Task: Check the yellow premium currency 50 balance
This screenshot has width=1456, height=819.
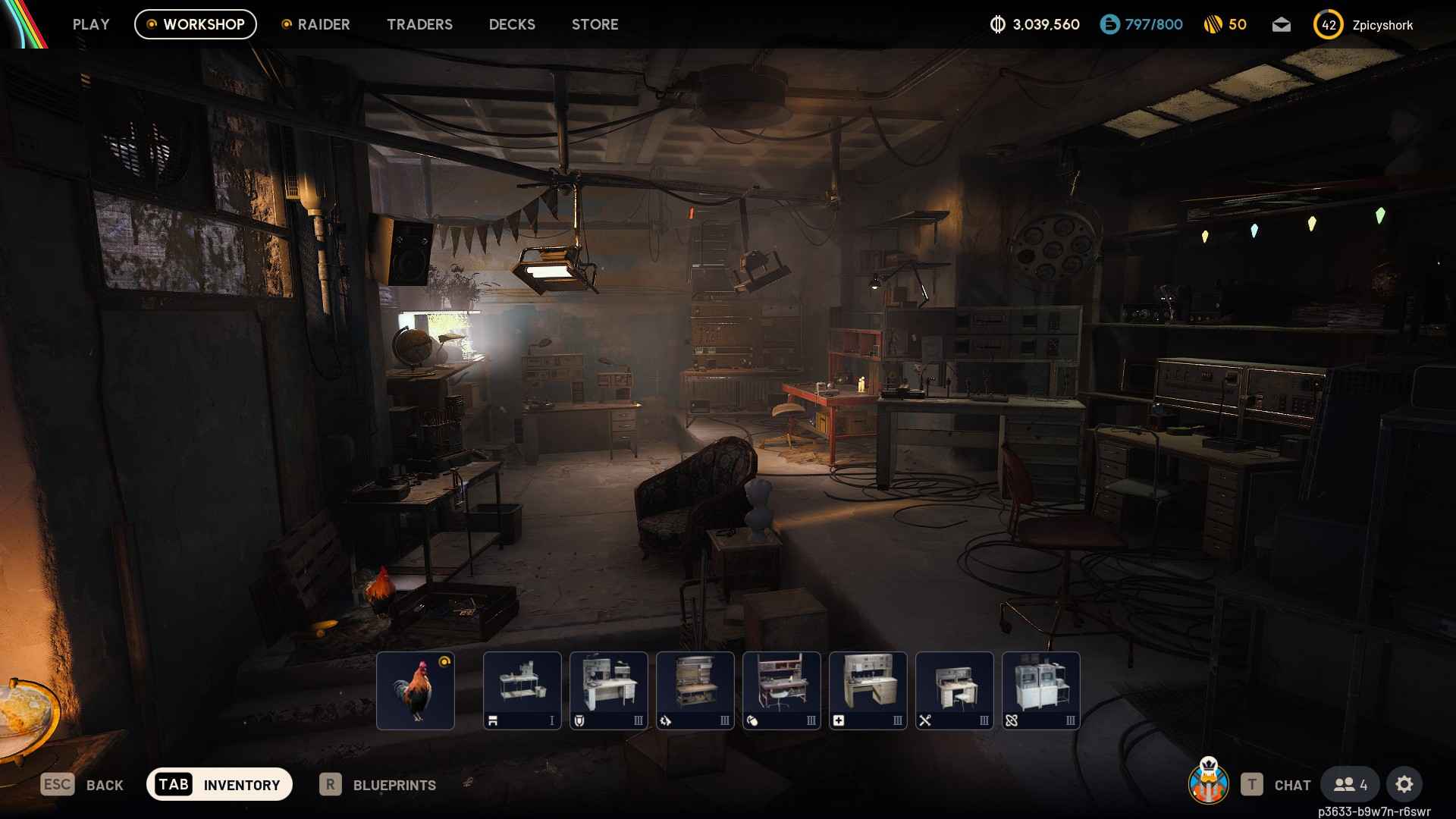Action: [x=1224, y=24]
